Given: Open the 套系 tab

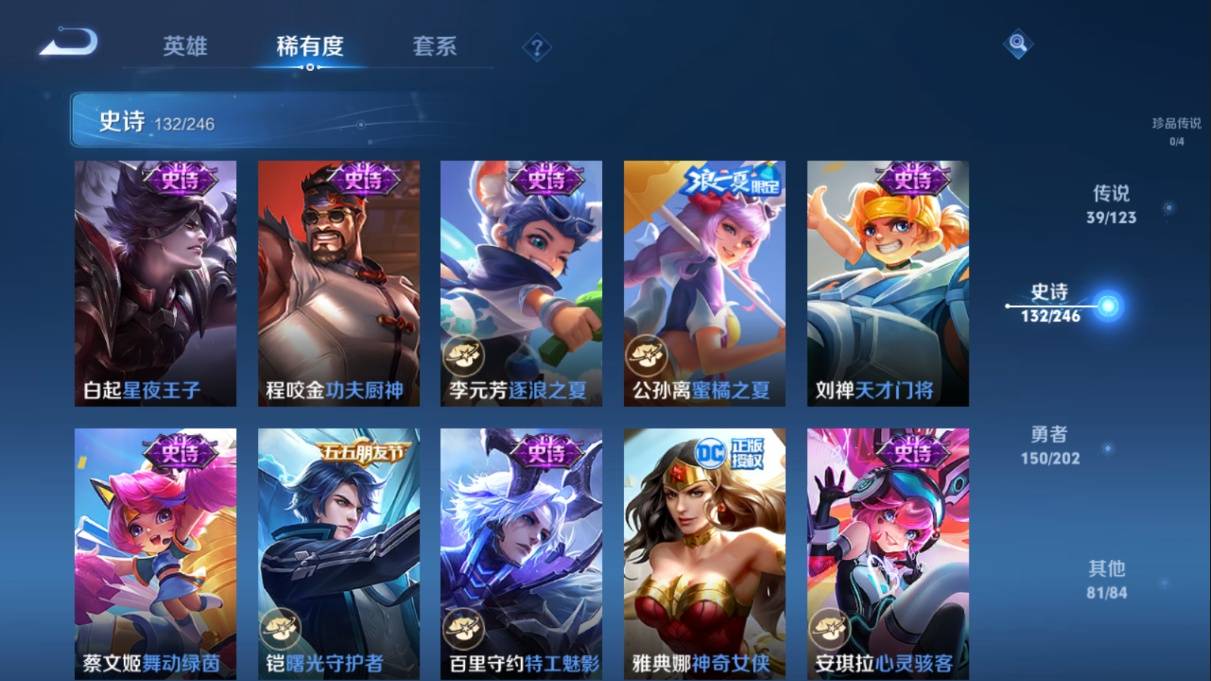Looking at the screenshot, I should (434, 46).
